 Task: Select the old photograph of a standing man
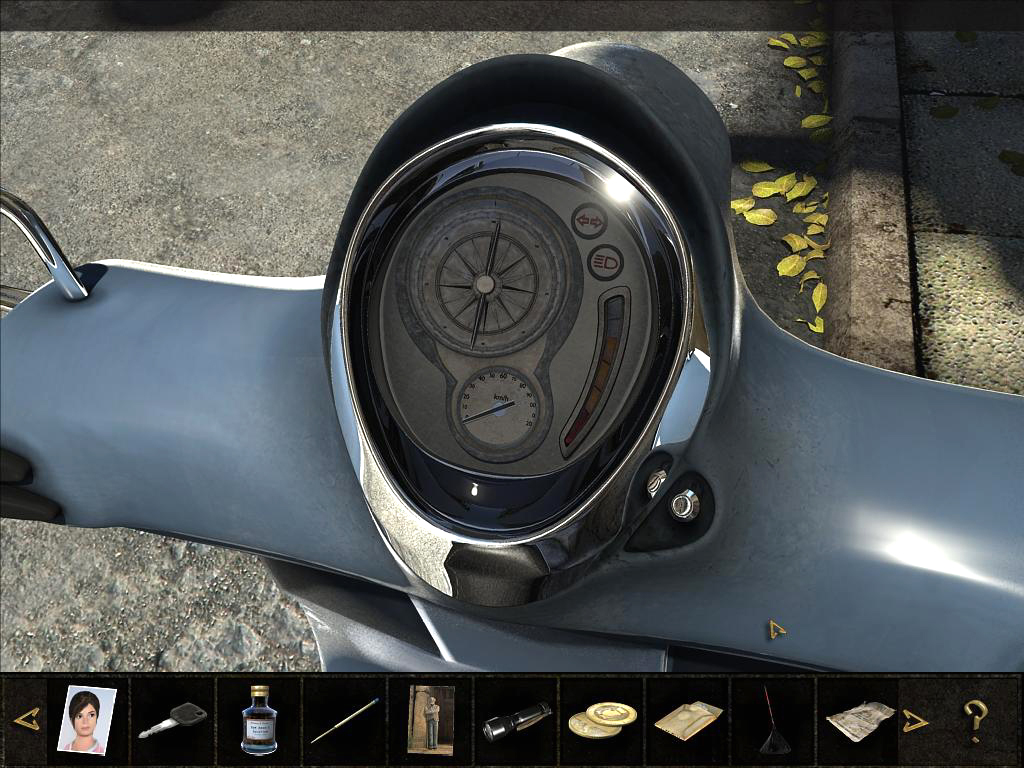coord(431,719)
